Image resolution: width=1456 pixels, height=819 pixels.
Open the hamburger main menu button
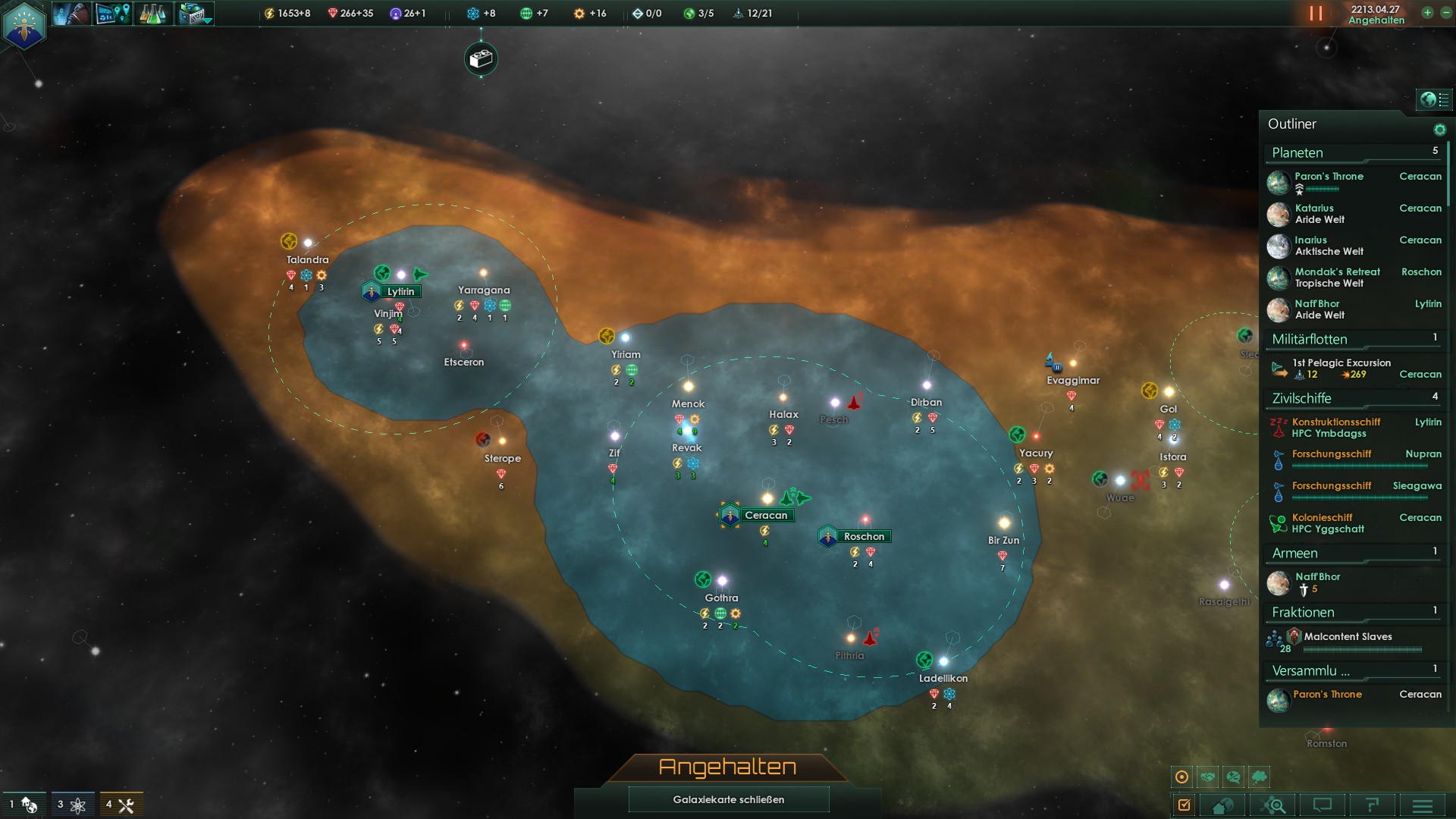click(x=1423, y=805)
